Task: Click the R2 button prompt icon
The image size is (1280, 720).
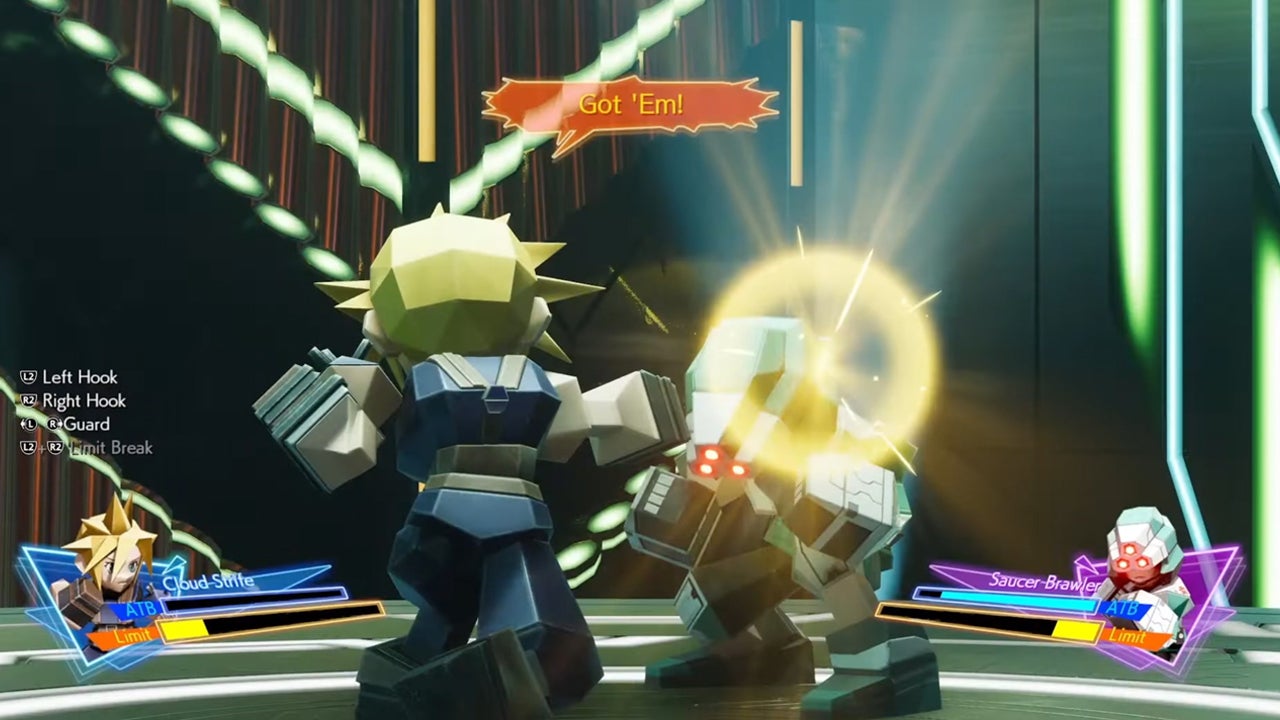Action: click(x=28, y=400)
